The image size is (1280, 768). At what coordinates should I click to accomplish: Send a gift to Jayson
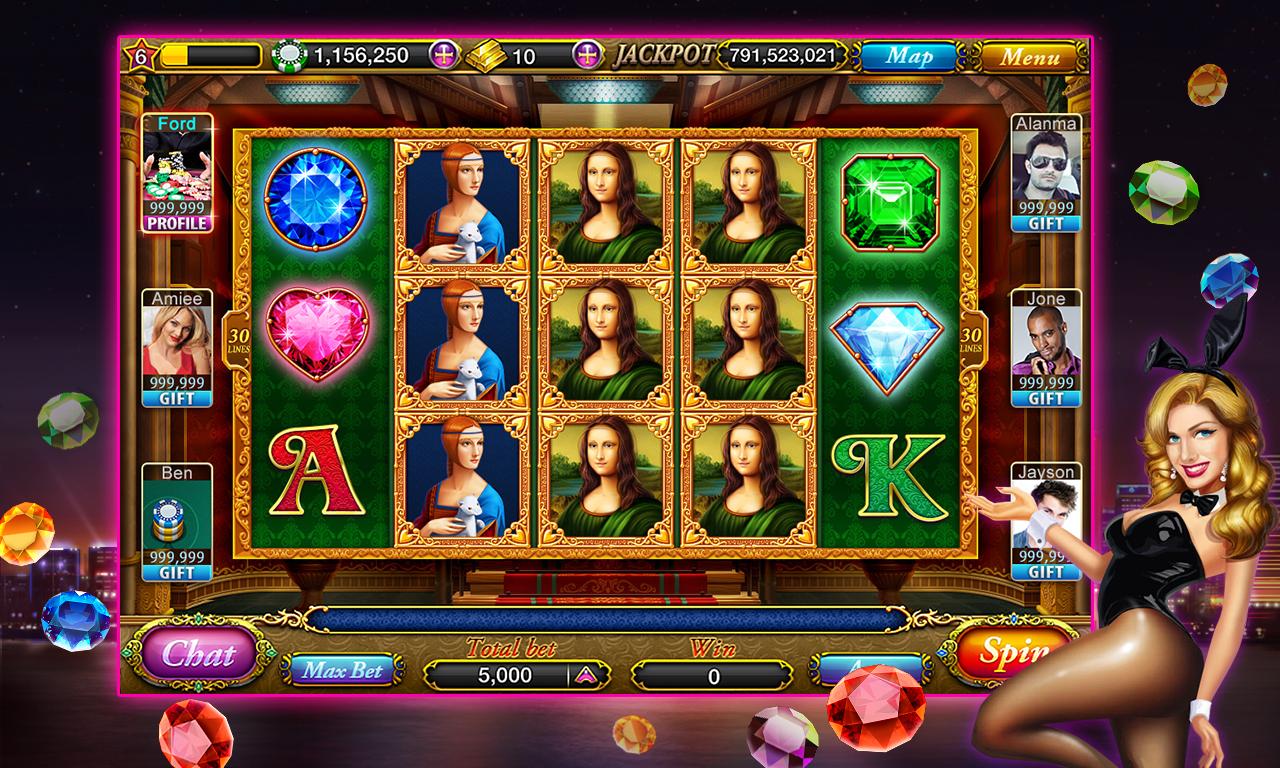pos(1046,573)
